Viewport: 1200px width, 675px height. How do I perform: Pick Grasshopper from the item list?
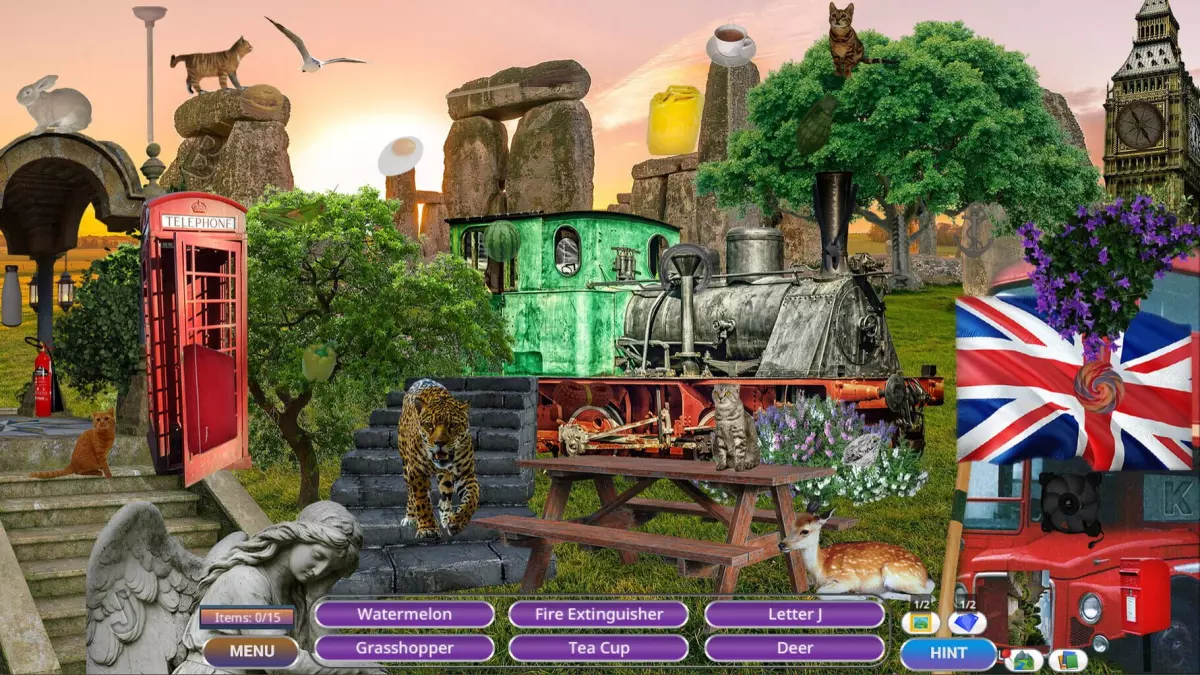[404, 648]
